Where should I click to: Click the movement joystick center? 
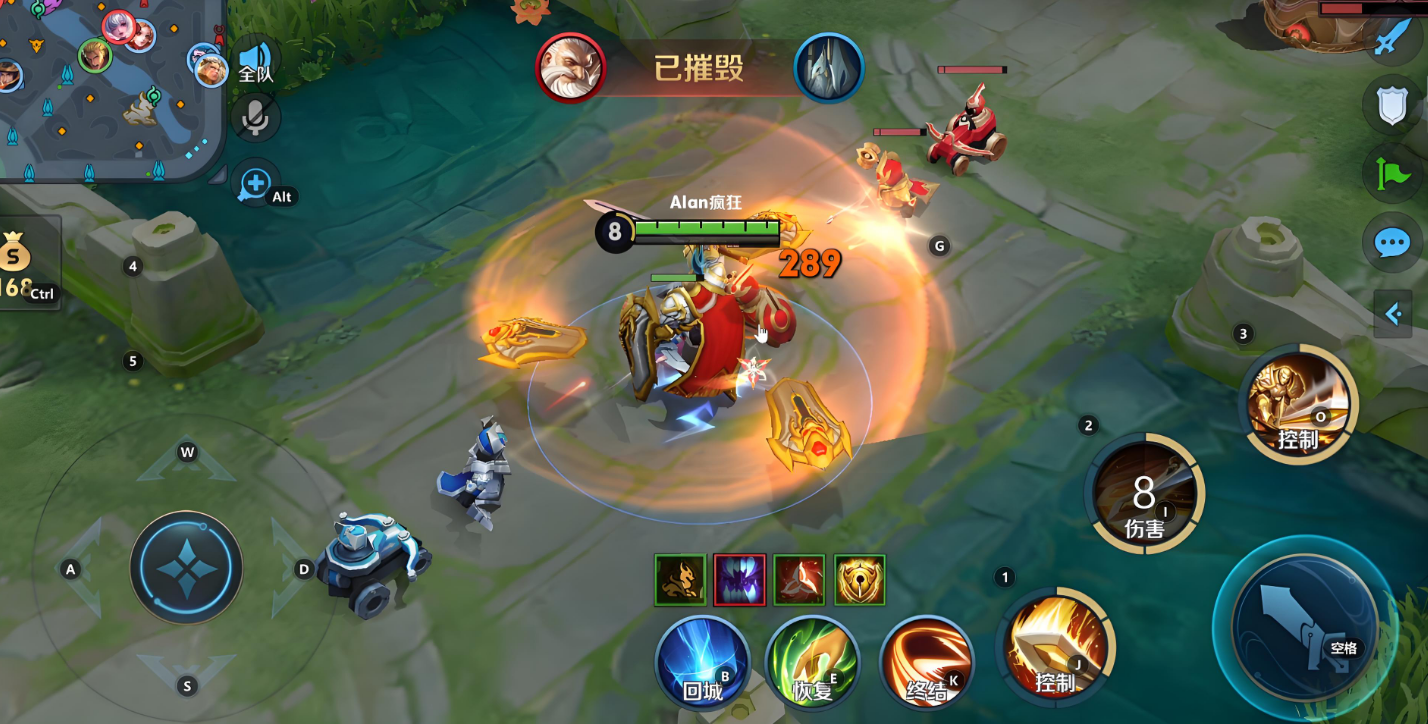(186, 567)
